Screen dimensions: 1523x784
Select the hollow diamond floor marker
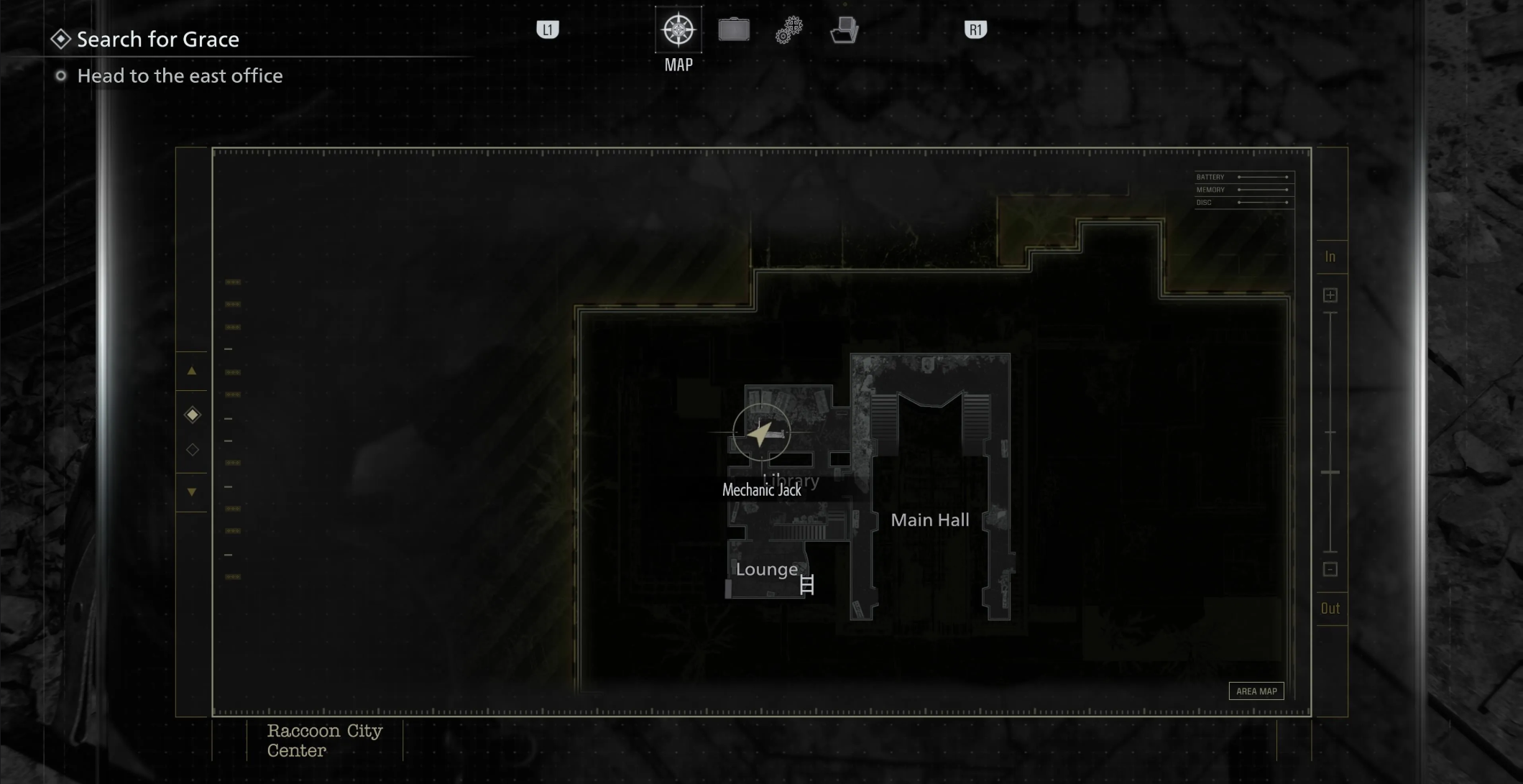coord(192,450)
